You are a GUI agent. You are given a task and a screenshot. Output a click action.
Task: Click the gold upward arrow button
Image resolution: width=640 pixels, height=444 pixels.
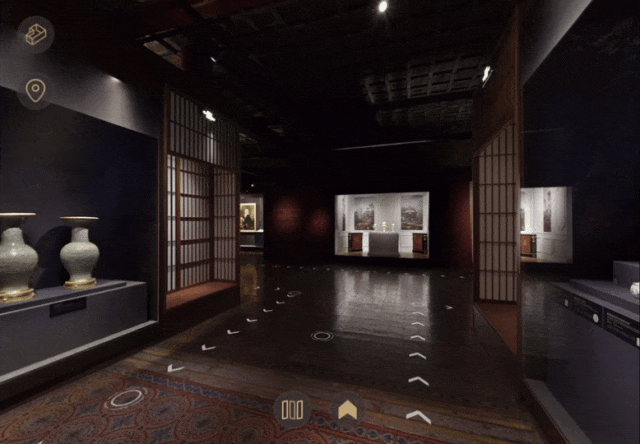click(x=348, y=409)
